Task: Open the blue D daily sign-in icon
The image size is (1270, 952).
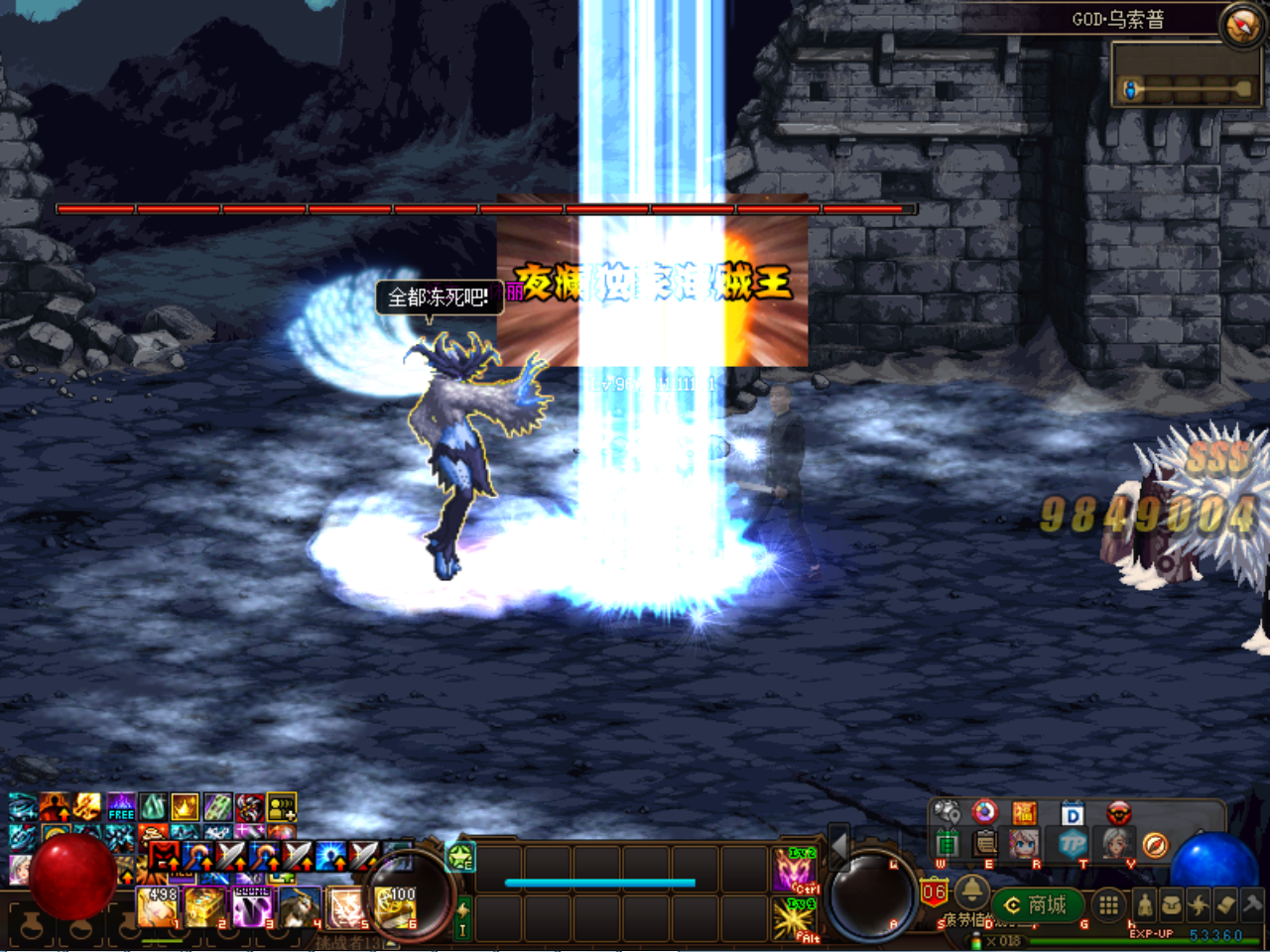Action: (x=1072, y=814)
